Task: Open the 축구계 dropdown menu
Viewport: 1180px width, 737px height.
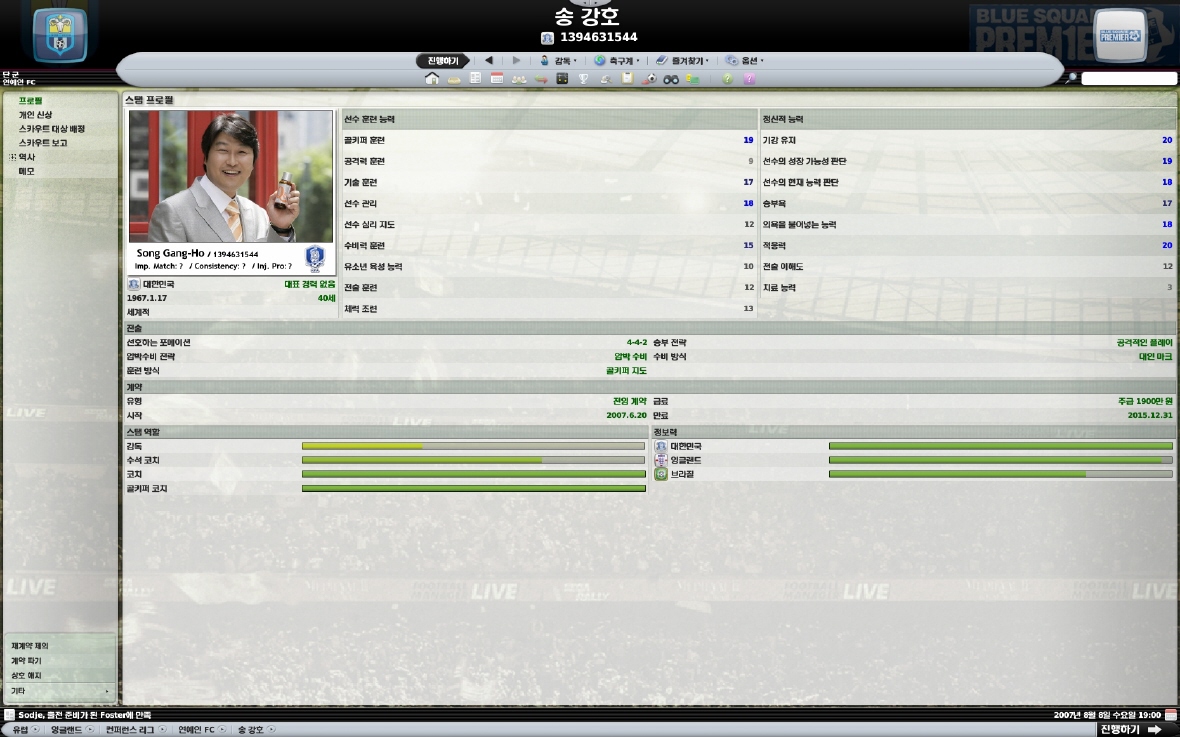Action: 617,60
